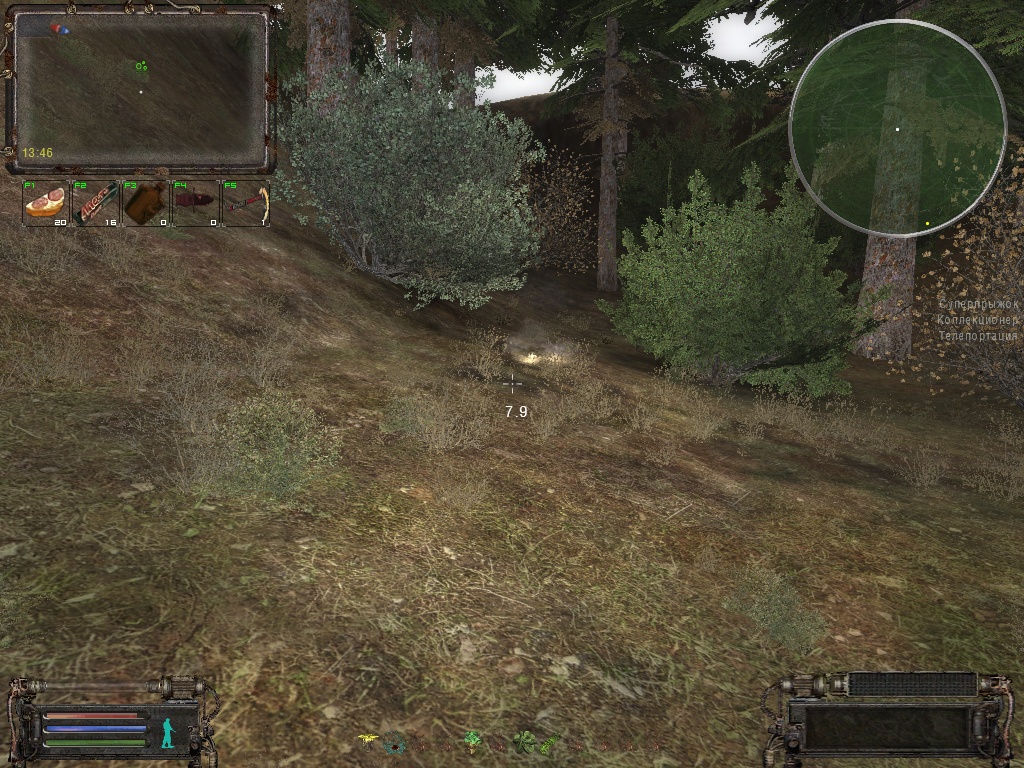Click the circular green radar display

pos(897,128)
